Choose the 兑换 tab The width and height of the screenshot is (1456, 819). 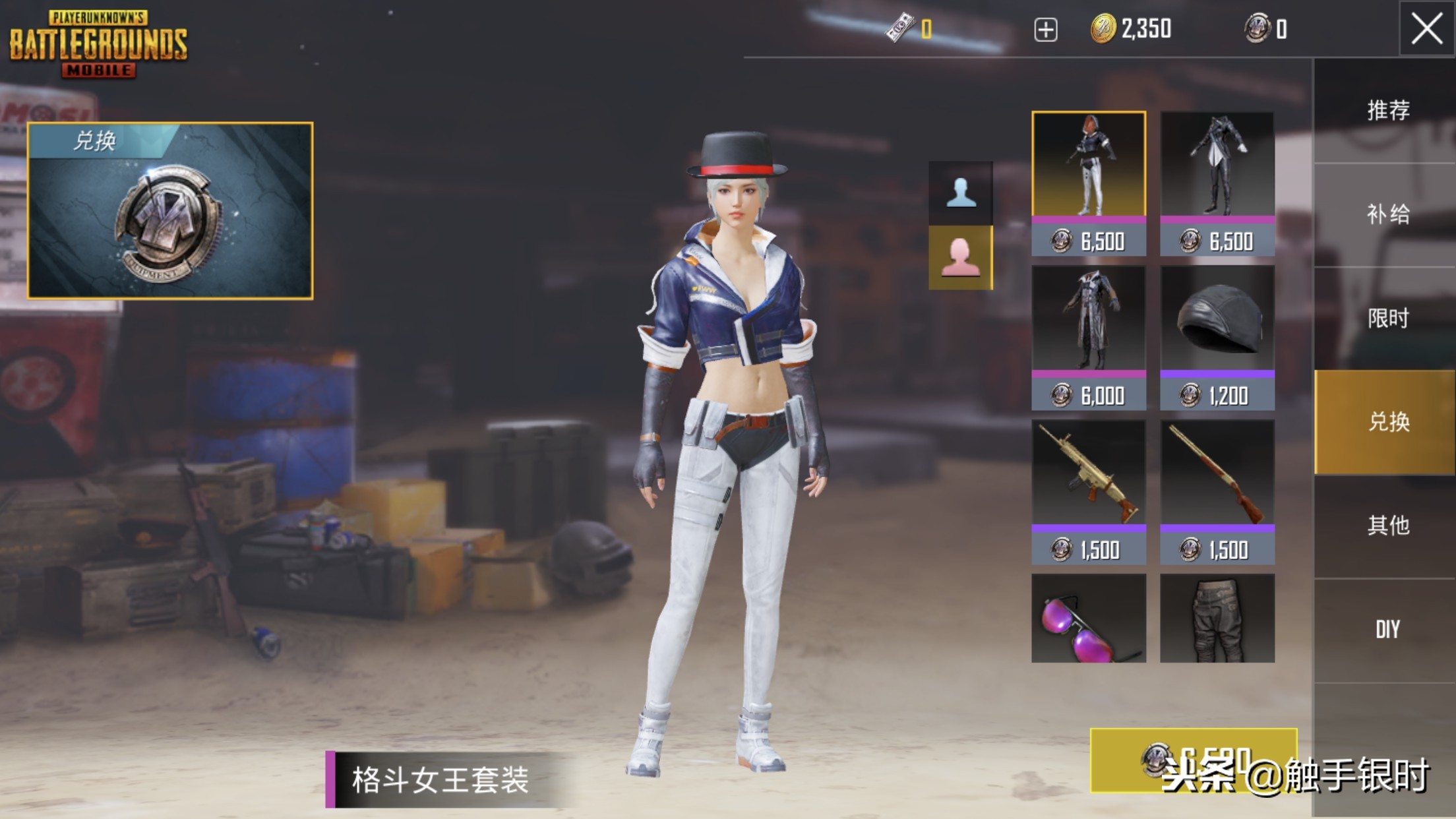pyautogui.click(x=1387, y=422)
